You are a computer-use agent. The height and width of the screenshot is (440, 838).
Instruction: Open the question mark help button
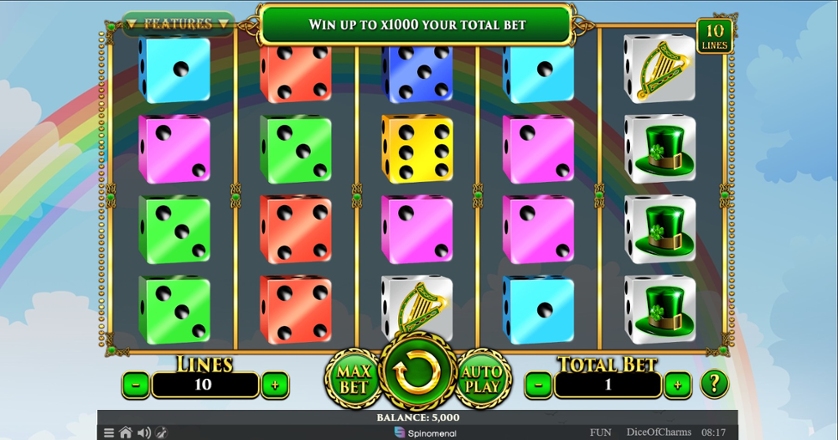click(714, 382)
